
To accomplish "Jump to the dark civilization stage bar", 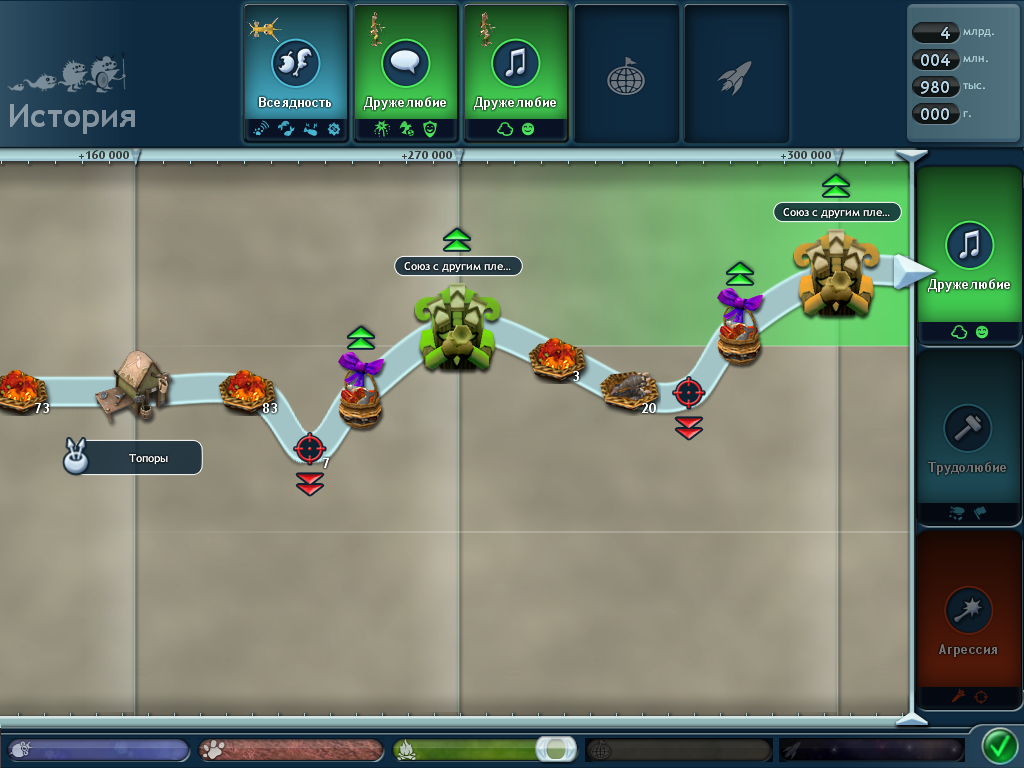I will pos(678,750).
